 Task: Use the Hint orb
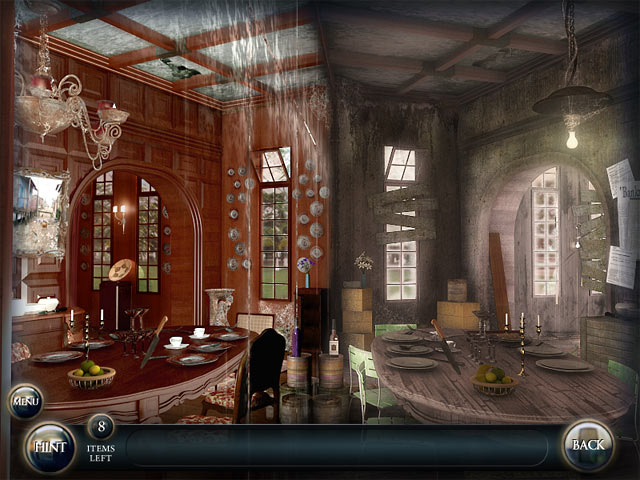[48, 447]
